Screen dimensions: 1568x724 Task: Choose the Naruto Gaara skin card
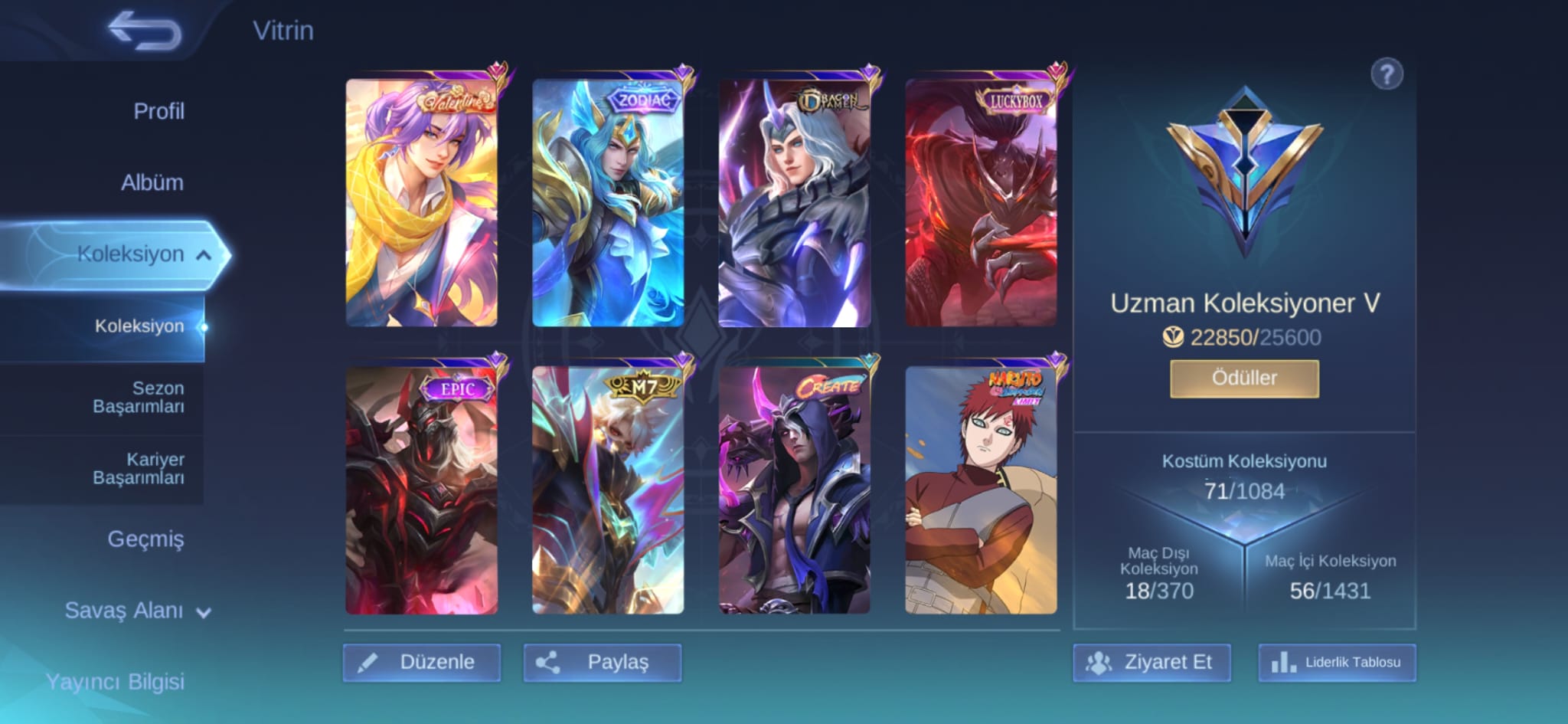click(981, 490)
